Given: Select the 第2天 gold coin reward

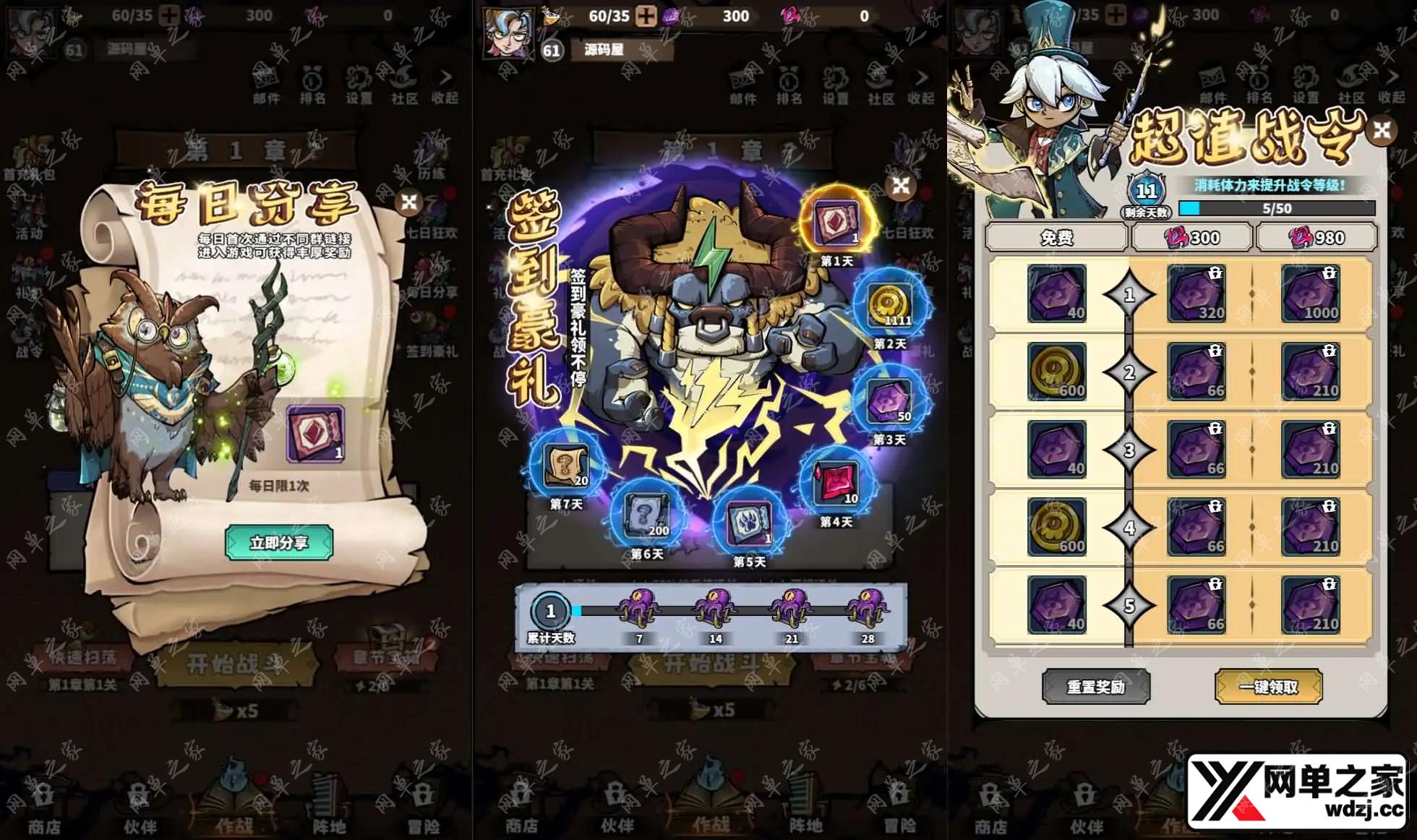Looking at the screenshot, I should point(890,304).
